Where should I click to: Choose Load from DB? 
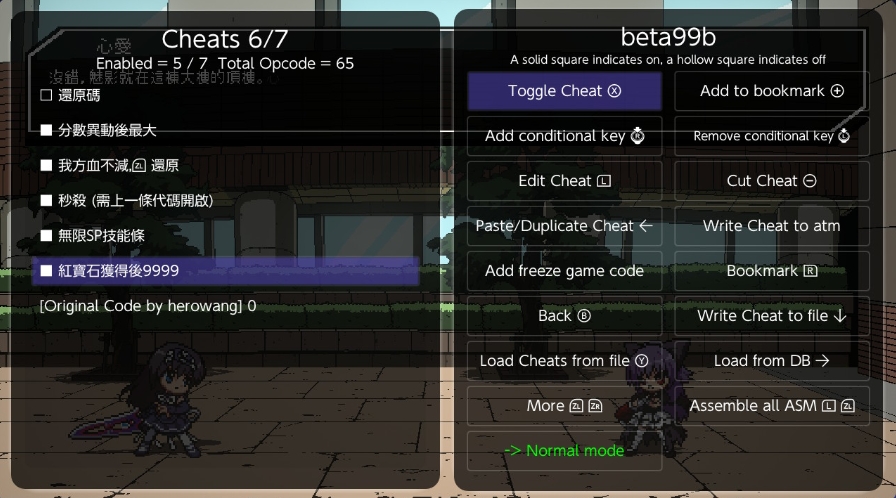771,361
